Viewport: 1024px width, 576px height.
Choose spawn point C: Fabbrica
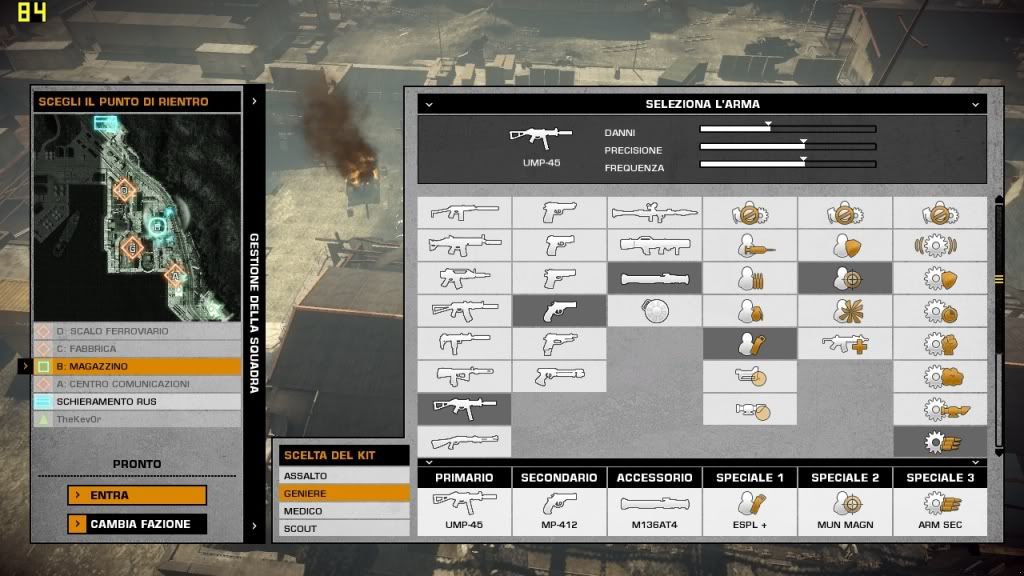click(138, 349)
